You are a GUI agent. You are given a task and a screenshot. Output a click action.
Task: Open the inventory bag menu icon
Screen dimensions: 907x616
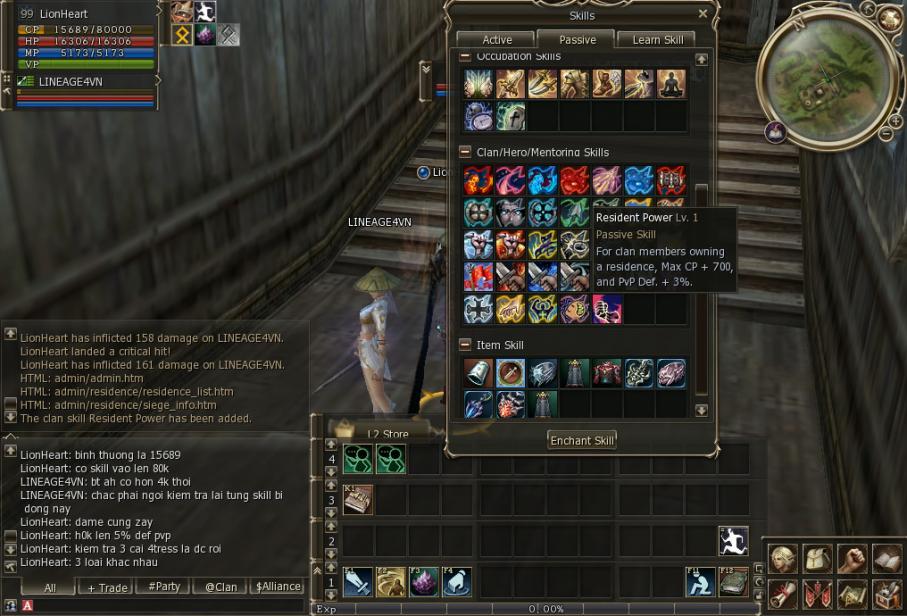[818, 559]
